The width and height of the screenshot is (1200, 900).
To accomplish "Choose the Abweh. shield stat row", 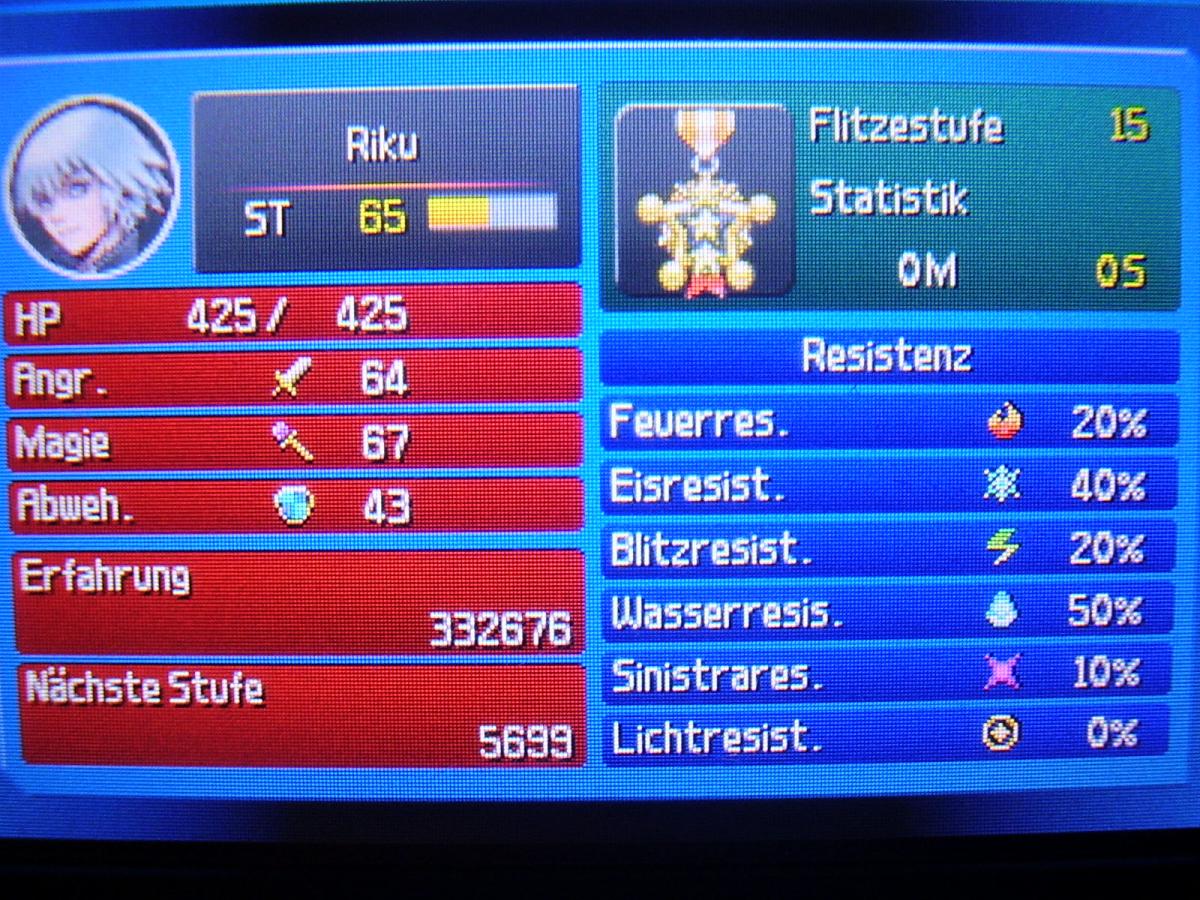I will pos(295,505).
